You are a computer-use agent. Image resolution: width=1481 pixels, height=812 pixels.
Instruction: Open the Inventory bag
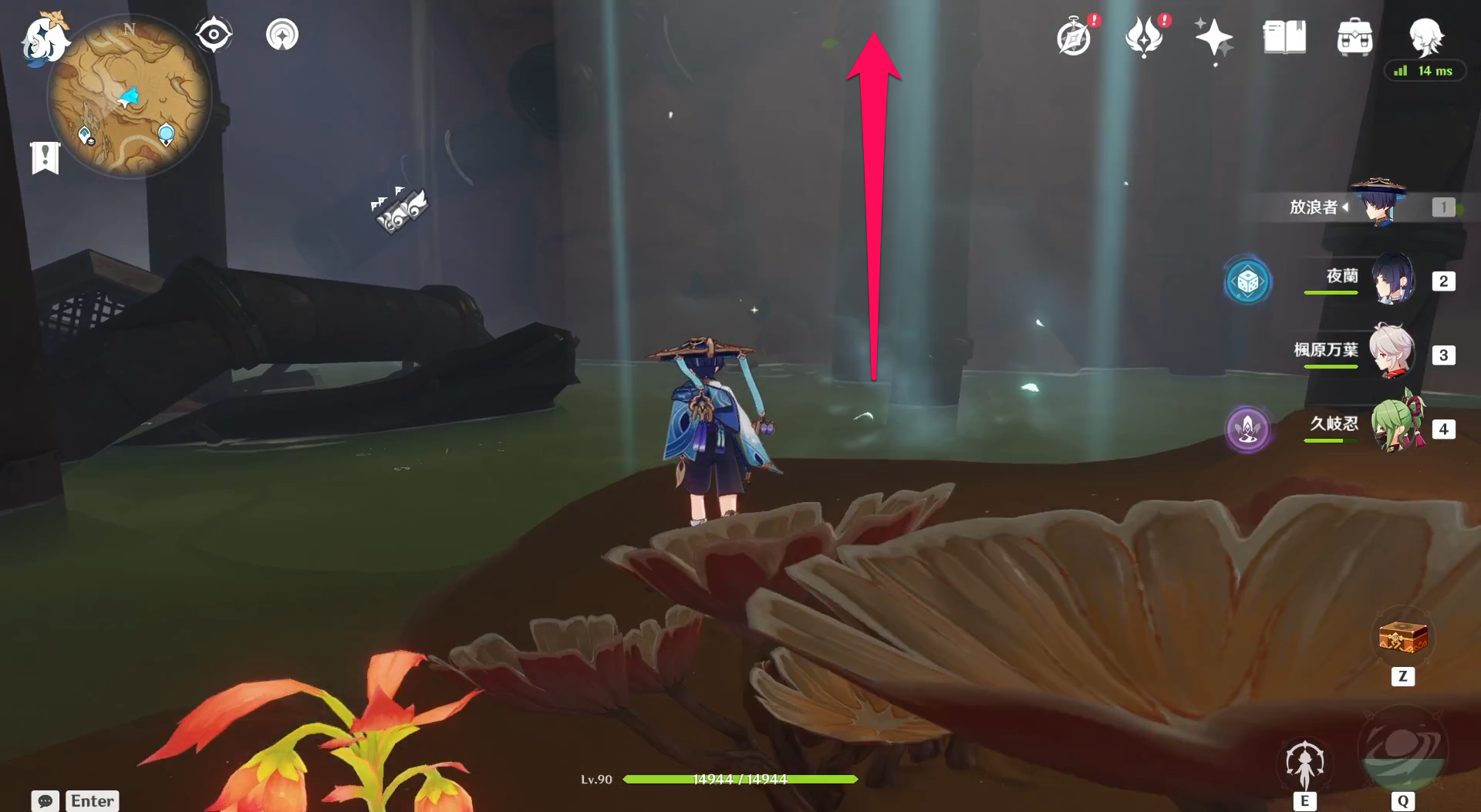1354,36
